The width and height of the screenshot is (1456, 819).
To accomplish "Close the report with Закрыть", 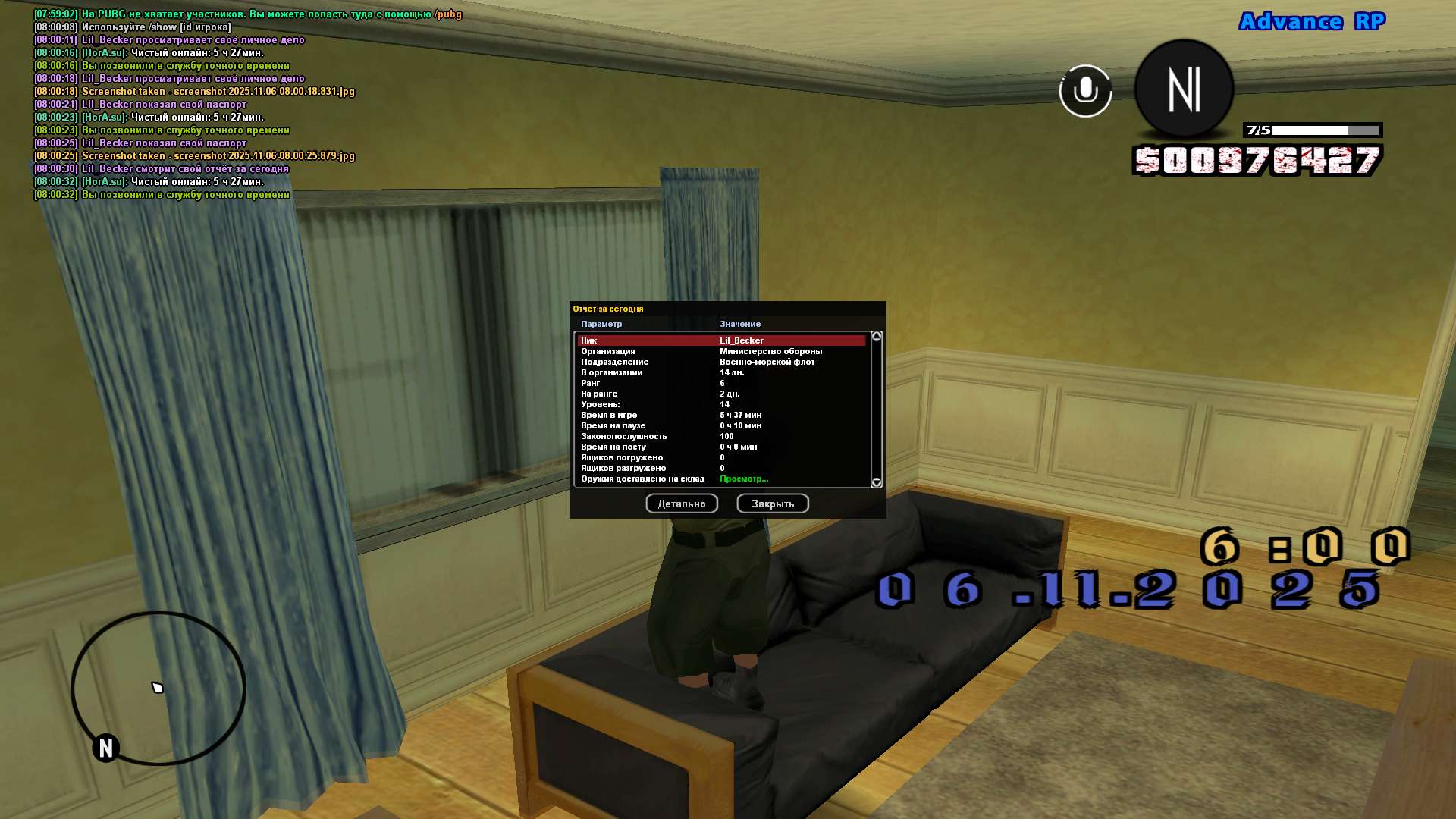I will [772, 504].
